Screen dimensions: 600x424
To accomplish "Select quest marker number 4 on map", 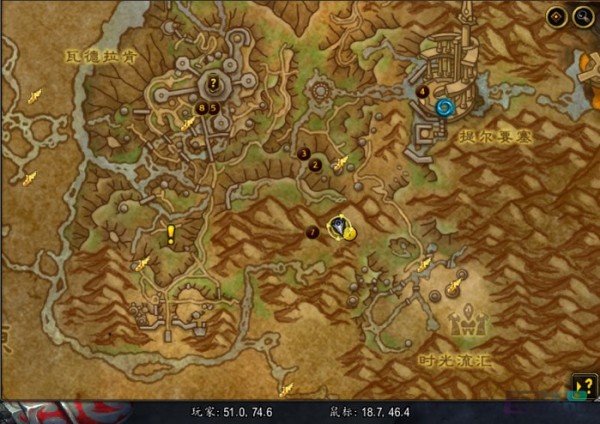I will pos(423,91).
